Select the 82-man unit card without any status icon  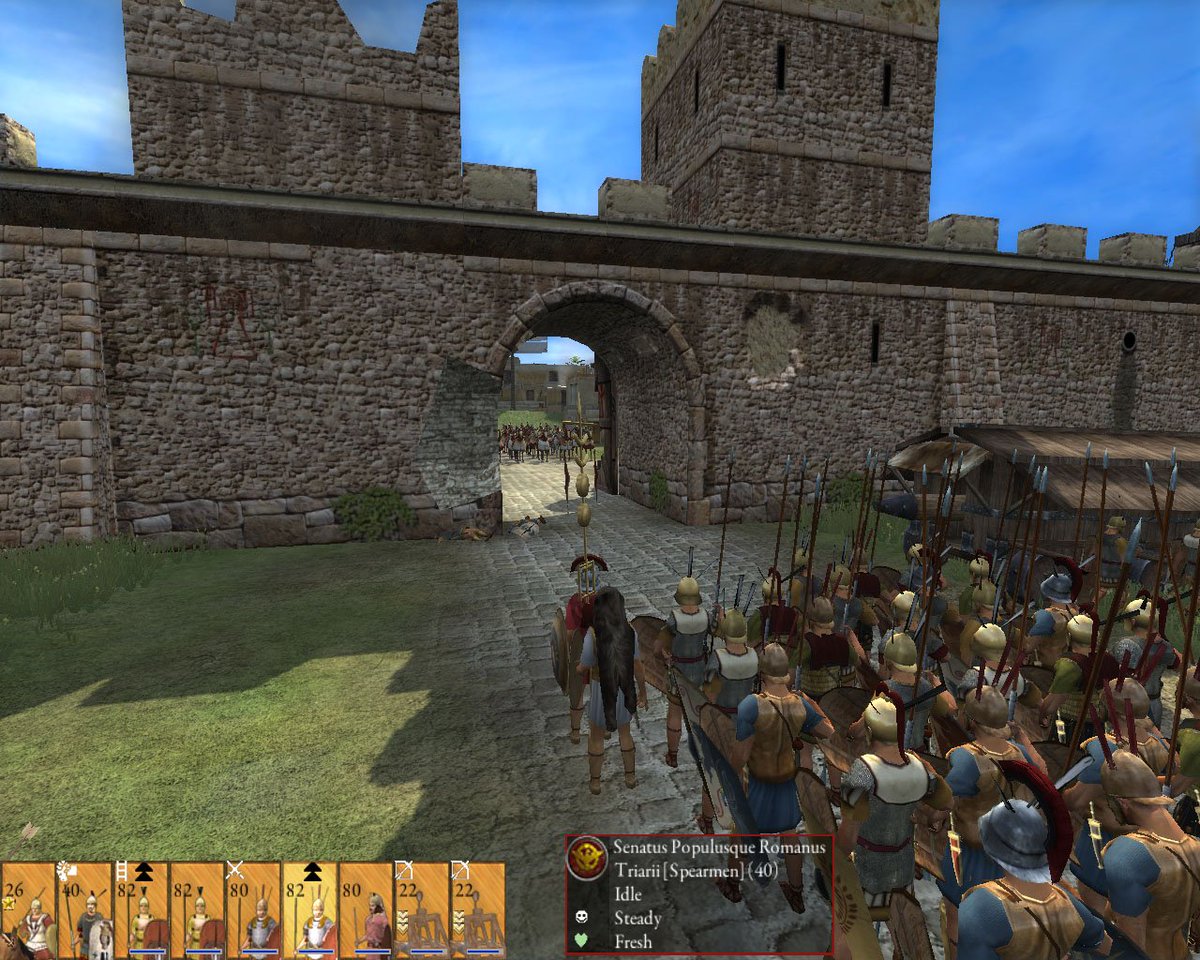[x=196, y=912]
